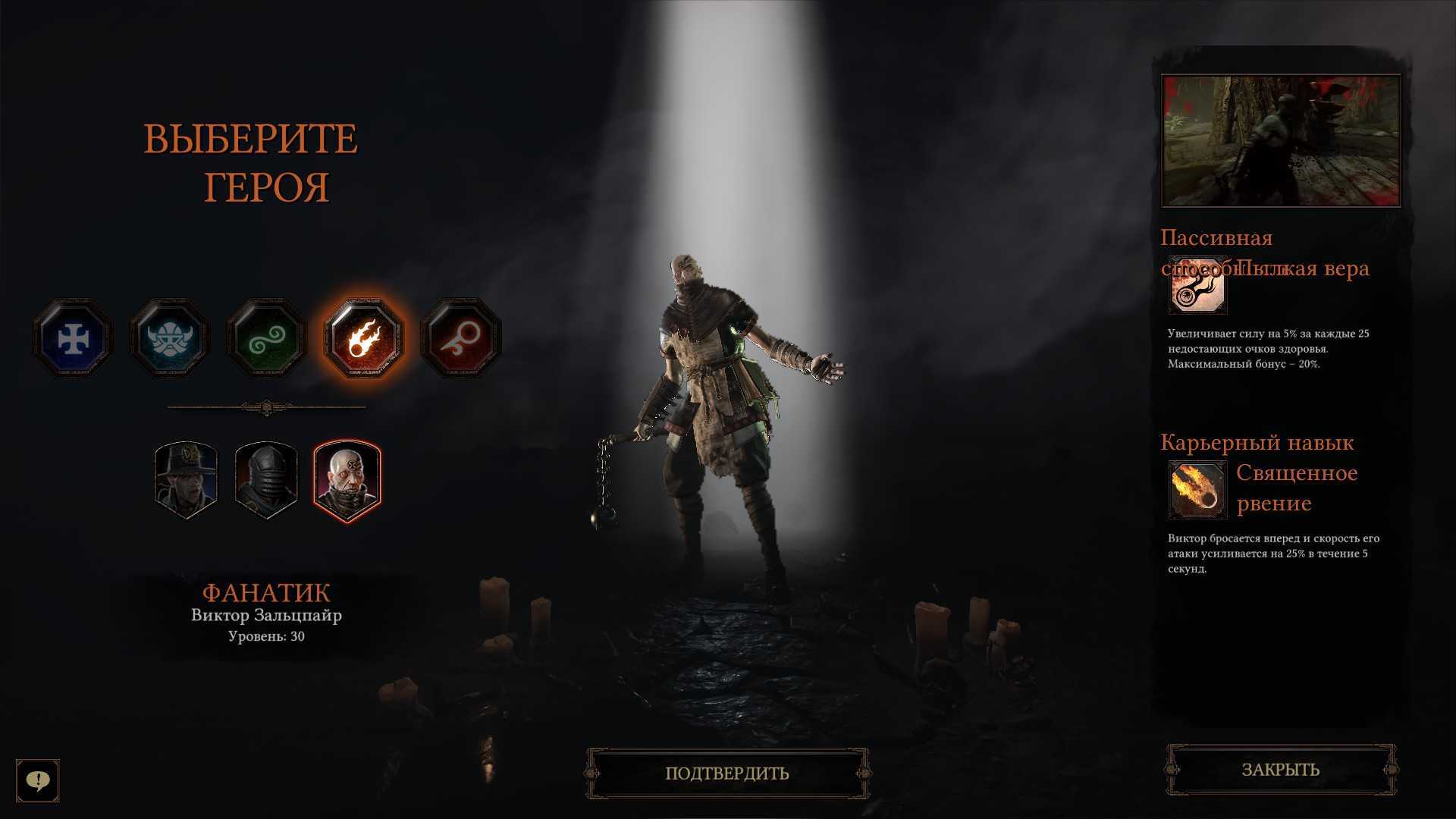Switch to the hat-wearing career portrait
Image resolution: width=1456 pixels, height=819 pixels.
pyautogui.click(x=186, y=480)
